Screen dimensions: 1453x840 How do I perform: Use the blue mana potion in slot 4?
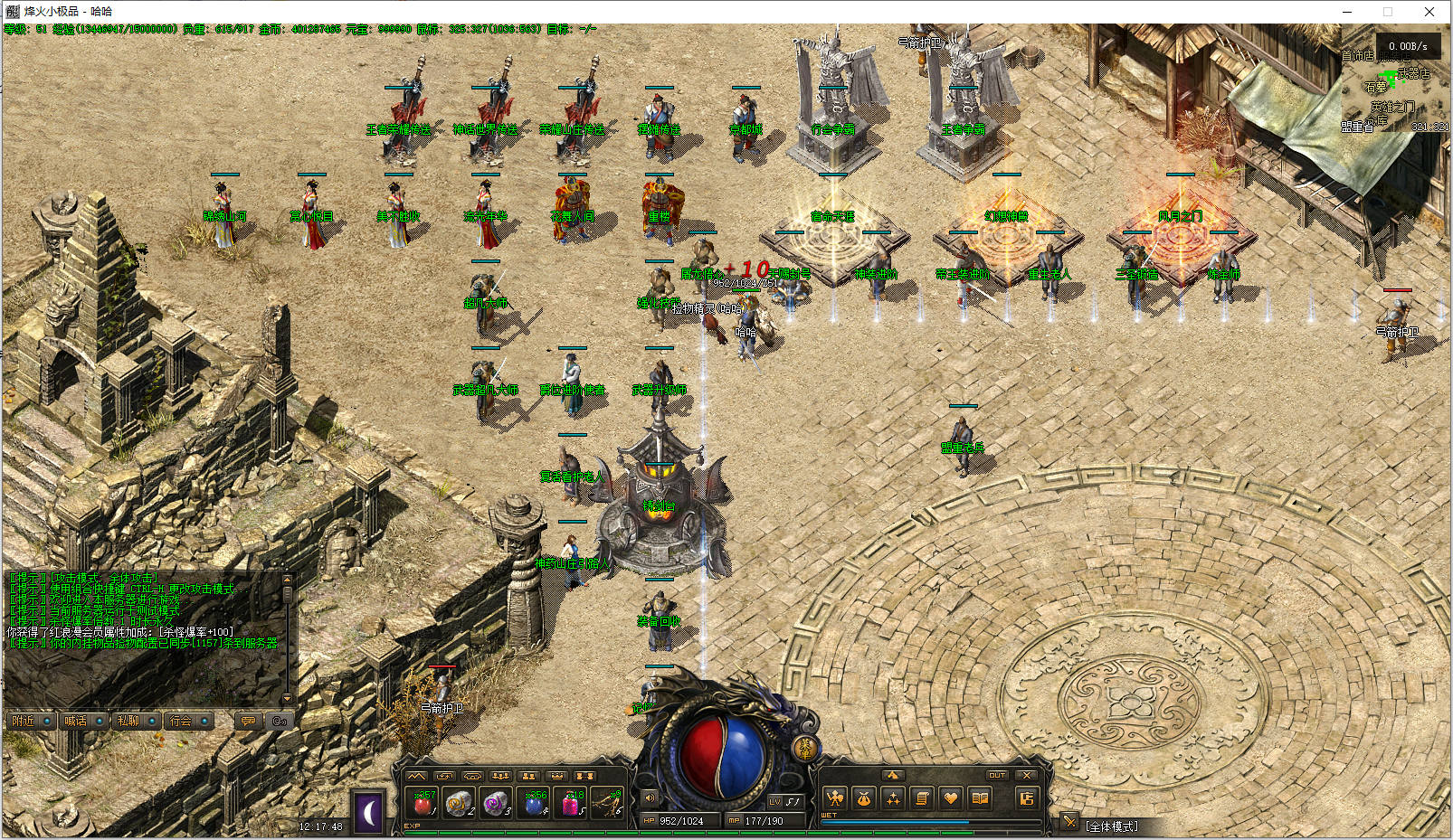point(535,803)
